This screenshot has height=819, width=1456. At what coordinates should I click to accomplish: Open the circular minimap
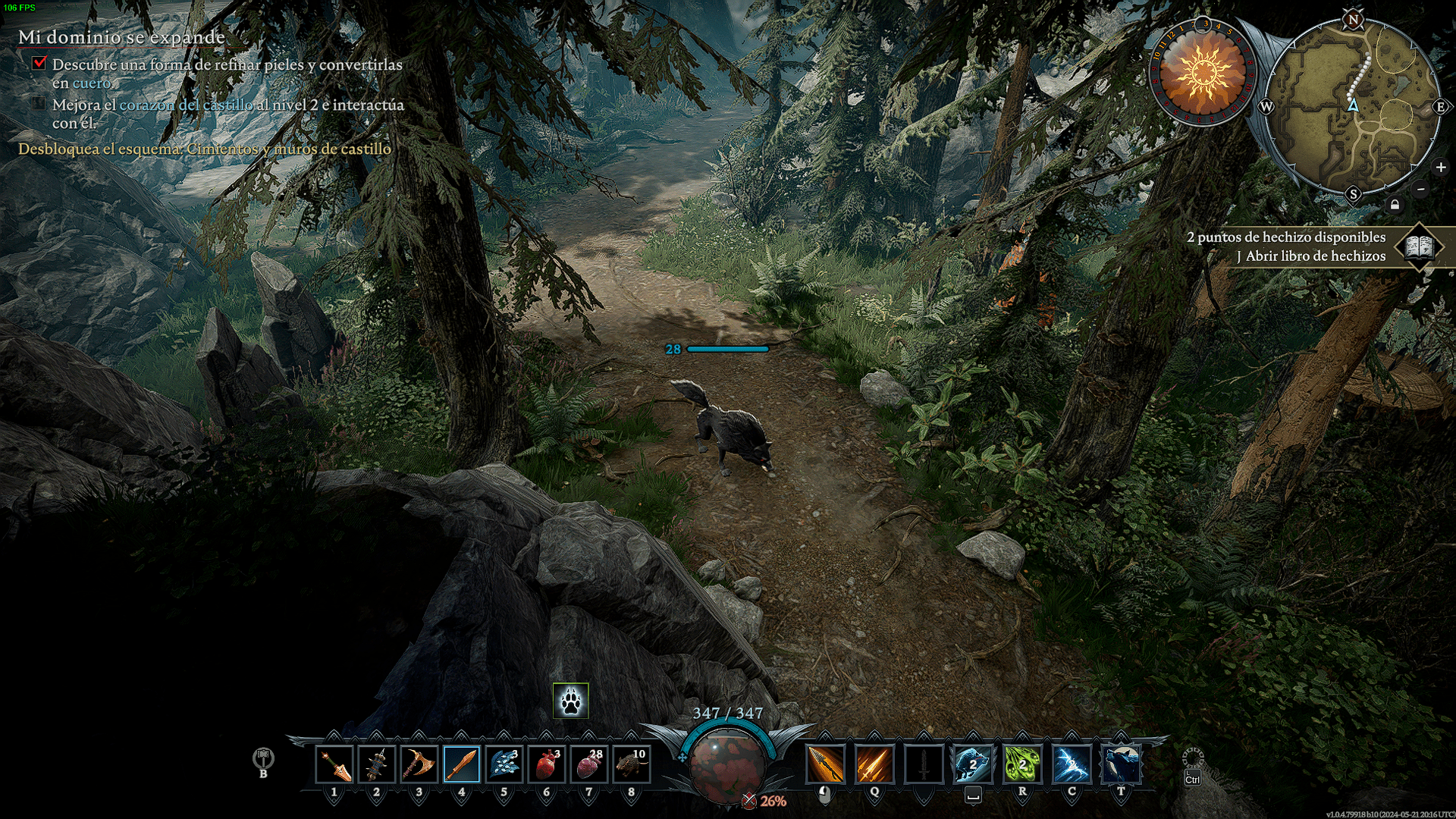point(1354,106)
